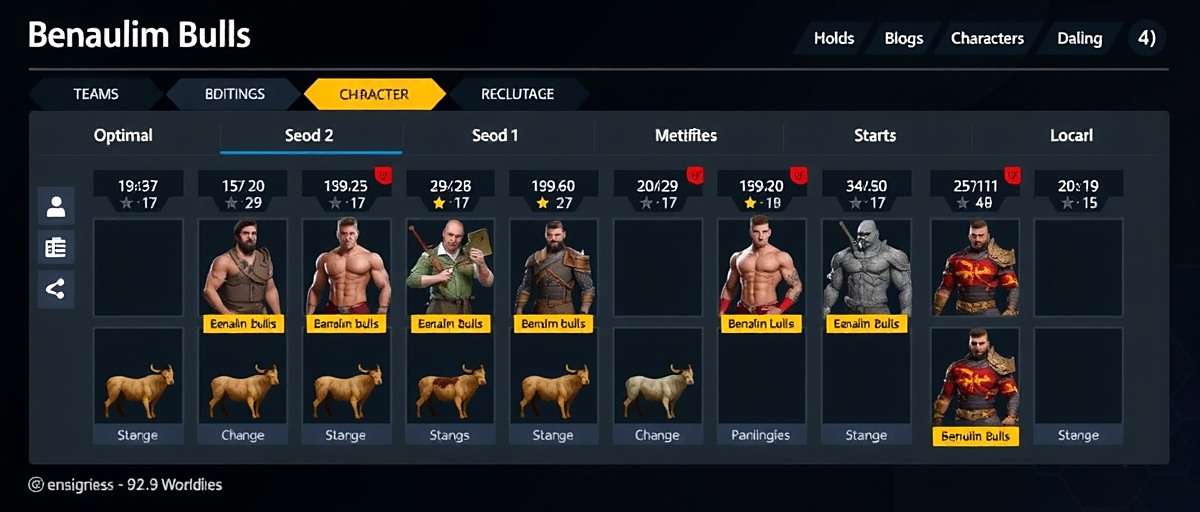Select the highlighted CHRACTER tab
This screenshot has height=512, width=1200.
click(x=374, y=94)
